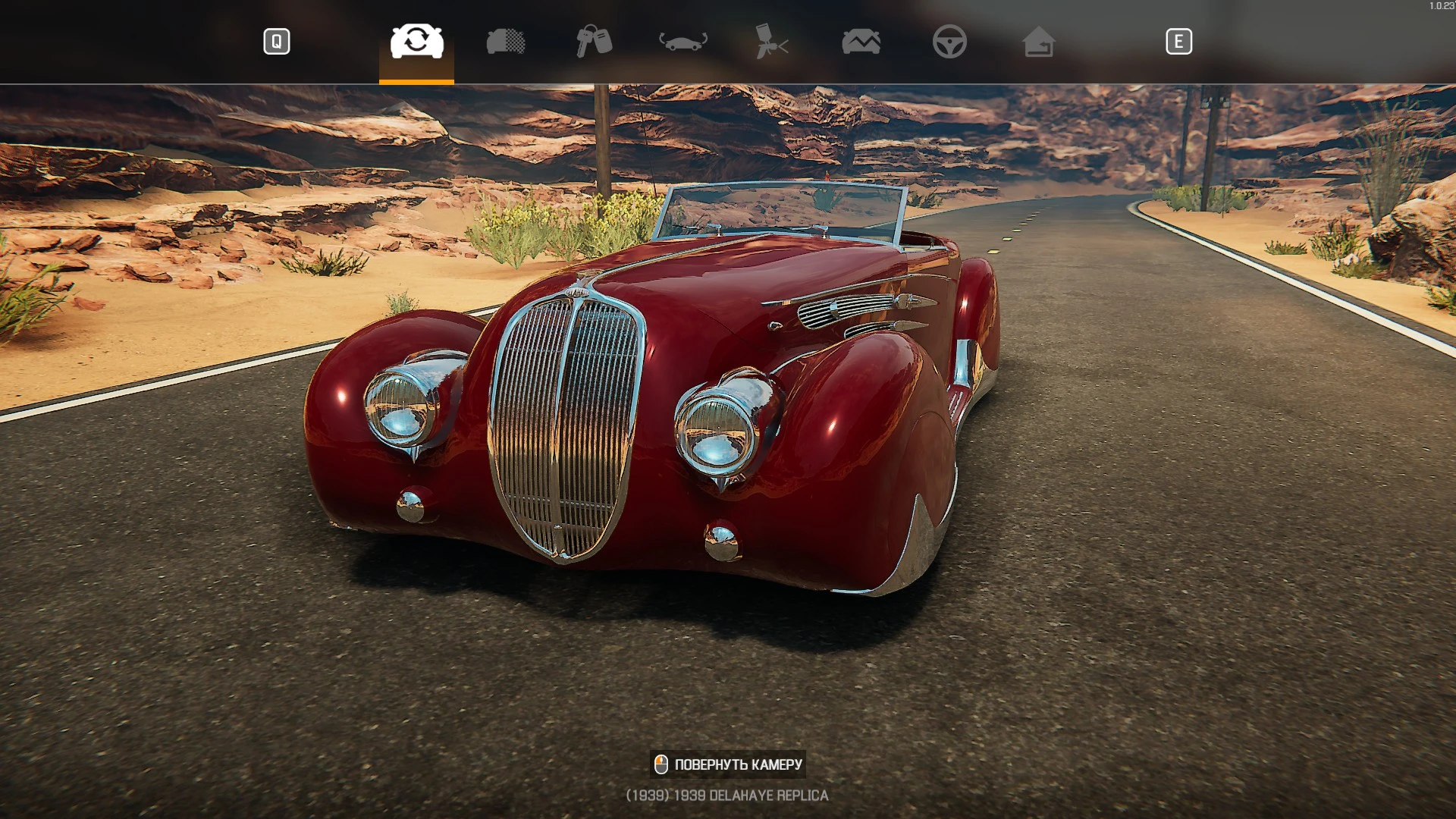Select the steering wheel test drive icon
The image size is (1456, 819).
coord(950,42)
